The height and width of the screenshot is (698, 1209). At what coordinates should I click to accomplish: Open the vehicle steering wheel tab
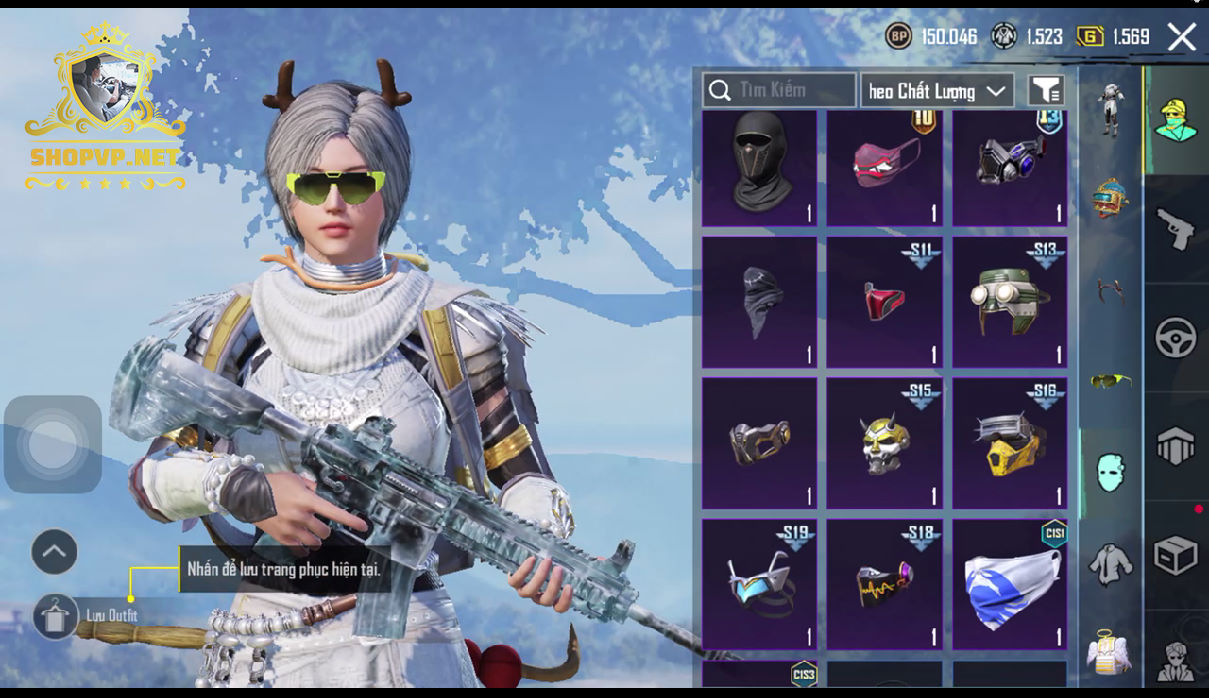pos(1176,338)
